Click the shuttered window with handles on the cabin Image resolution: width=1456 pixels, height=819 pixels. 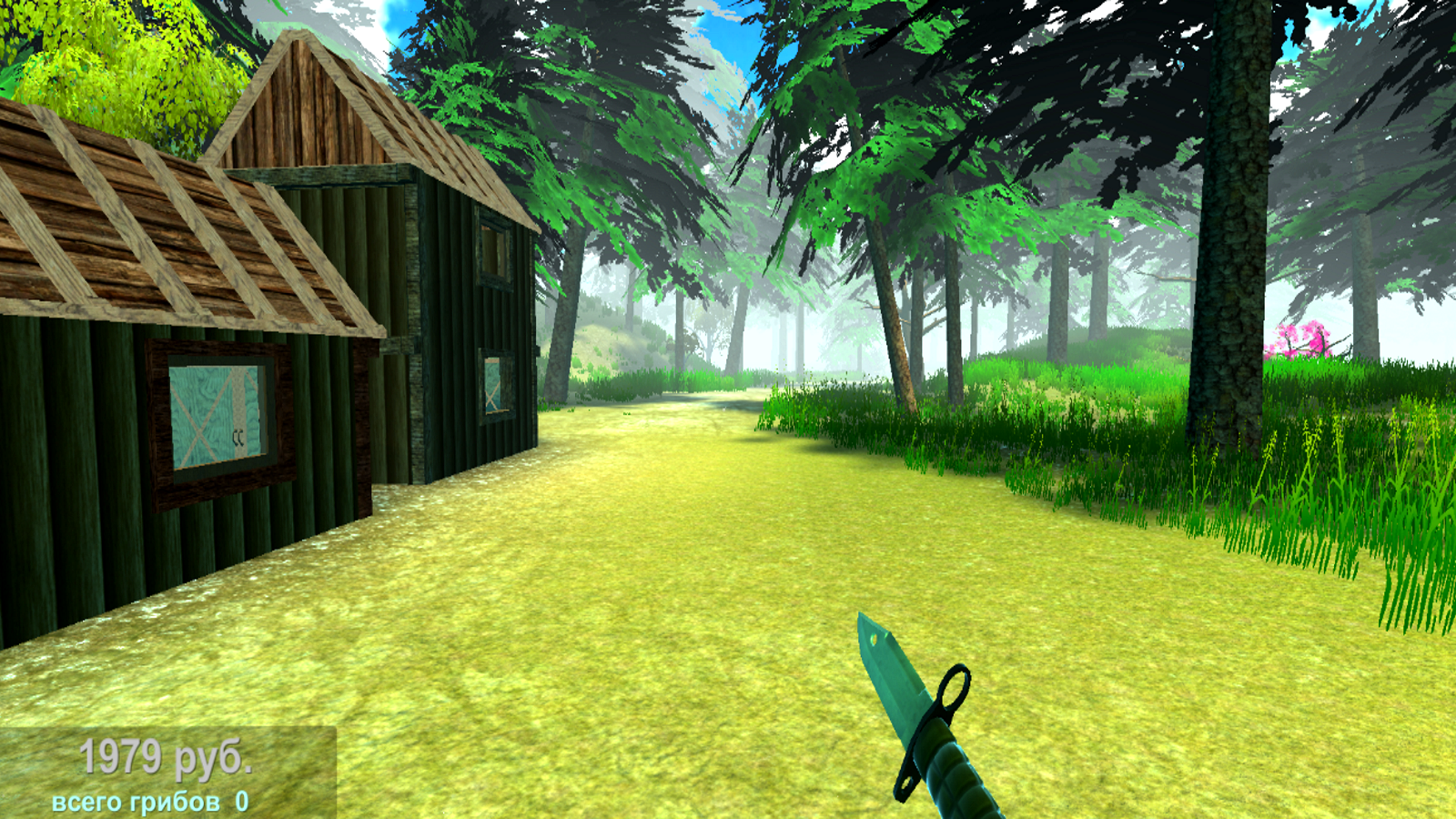(218, 414)
